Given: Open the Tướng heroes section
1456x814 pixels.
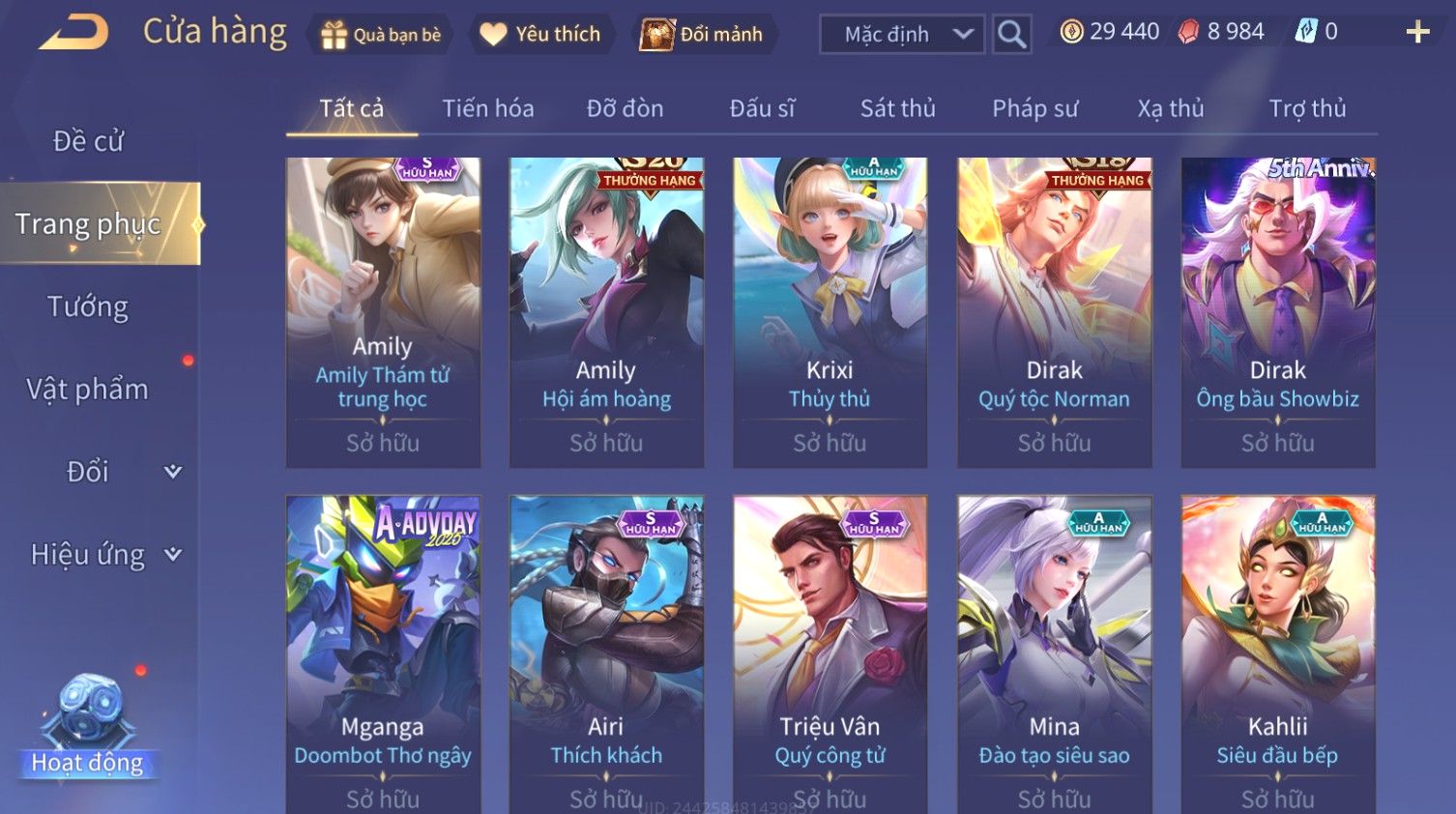Looking at the screenshot, I should [x=88, y=307].
